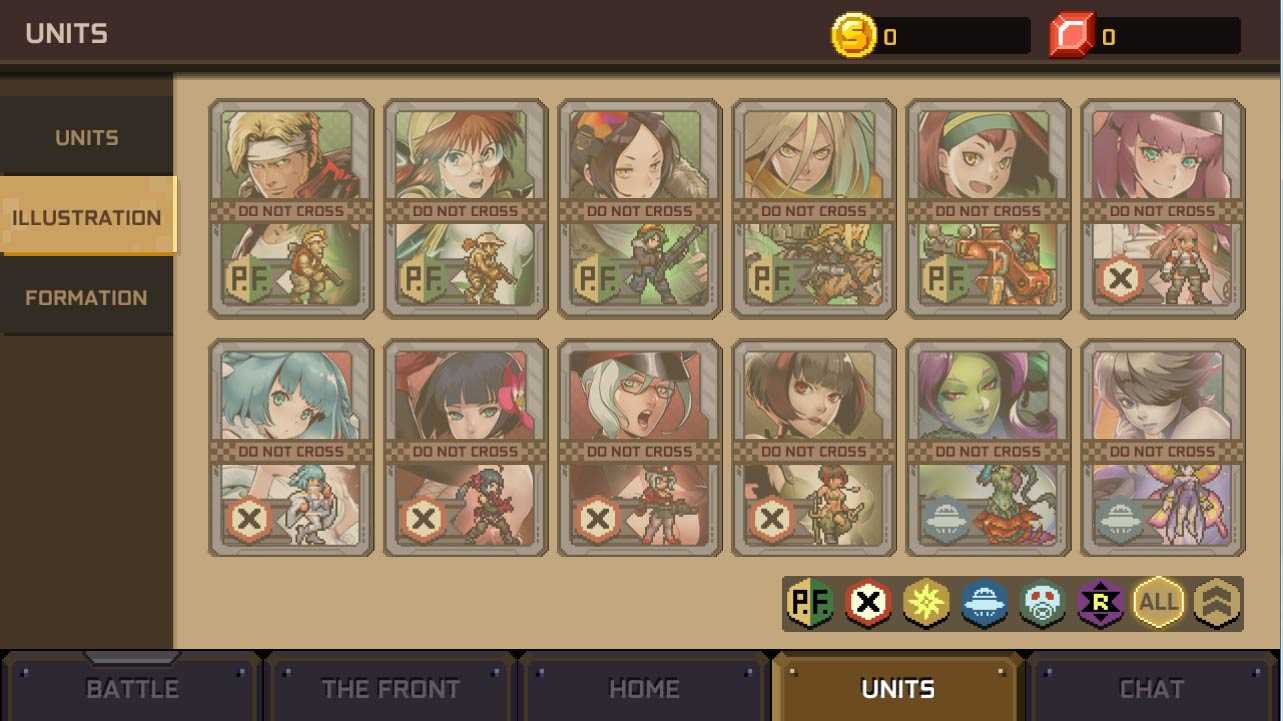1283x721 pixels.
Task: Filter units by the red X faction icon
Action: (x=868, y=604)
